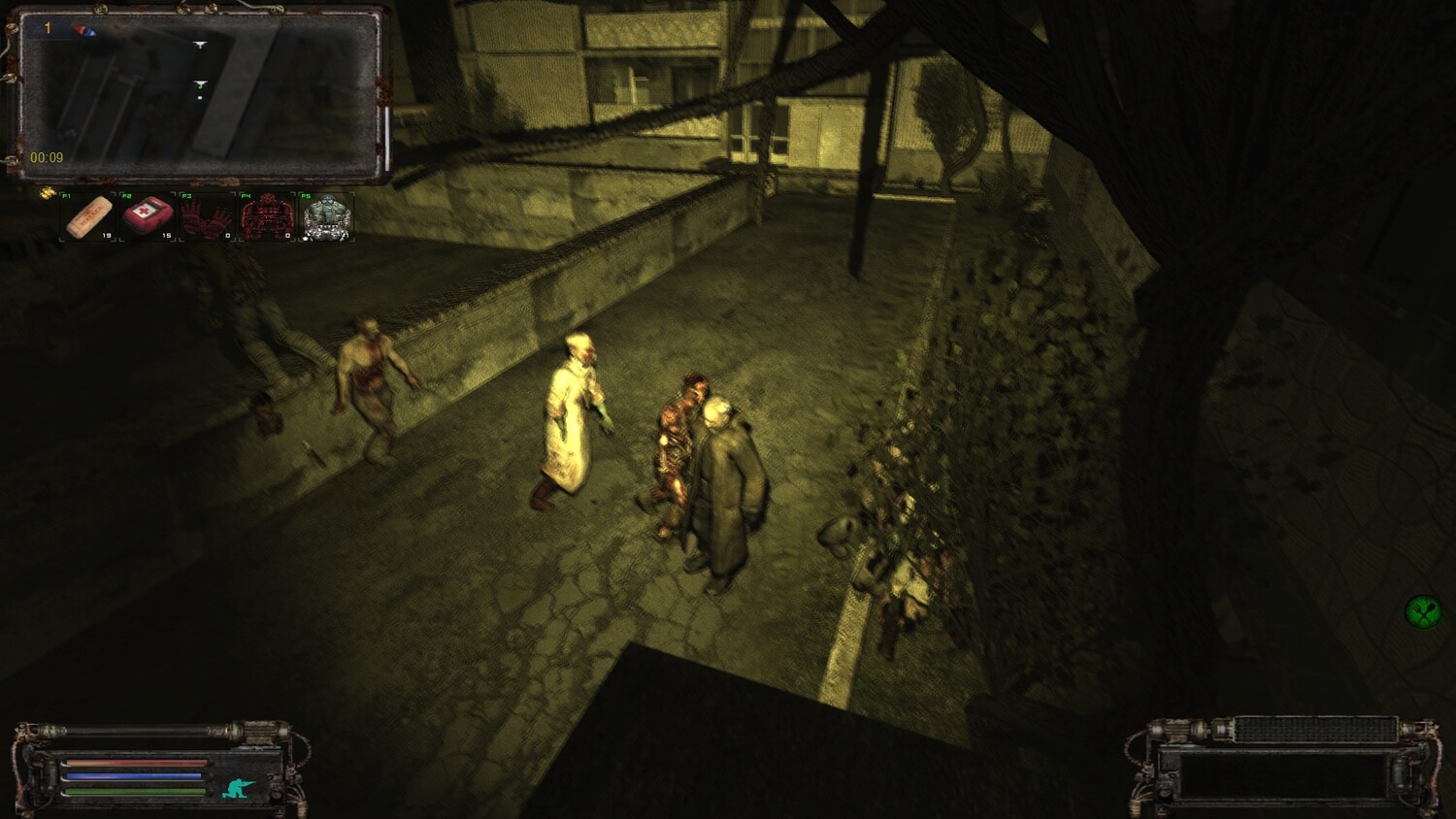Activate the red armored suit slot F4

coord(267,216)
